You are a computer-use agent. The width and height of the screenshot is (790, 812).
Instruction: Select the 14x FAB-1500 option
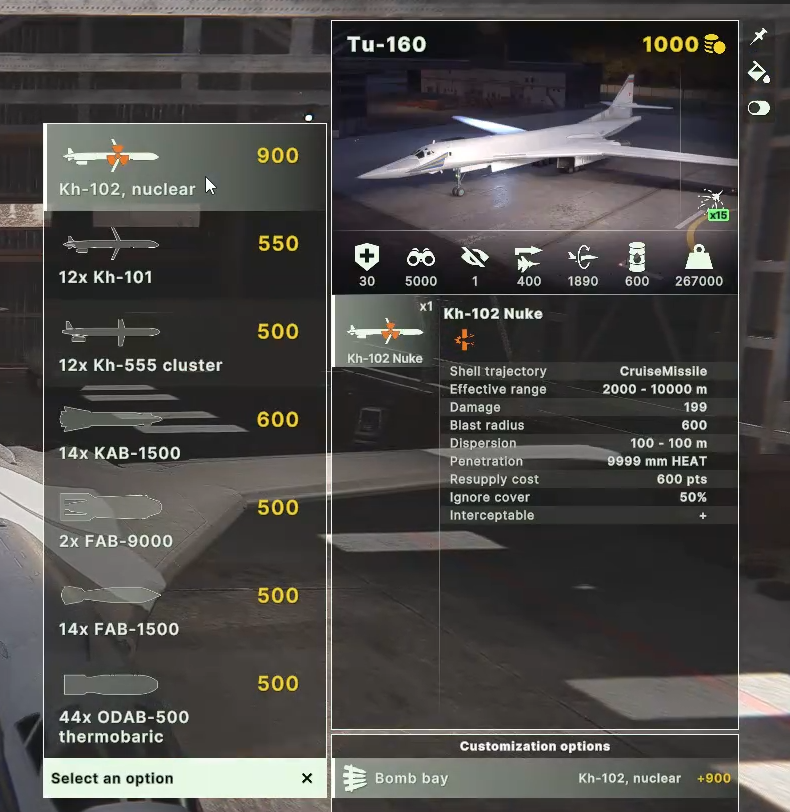(184, 608)
